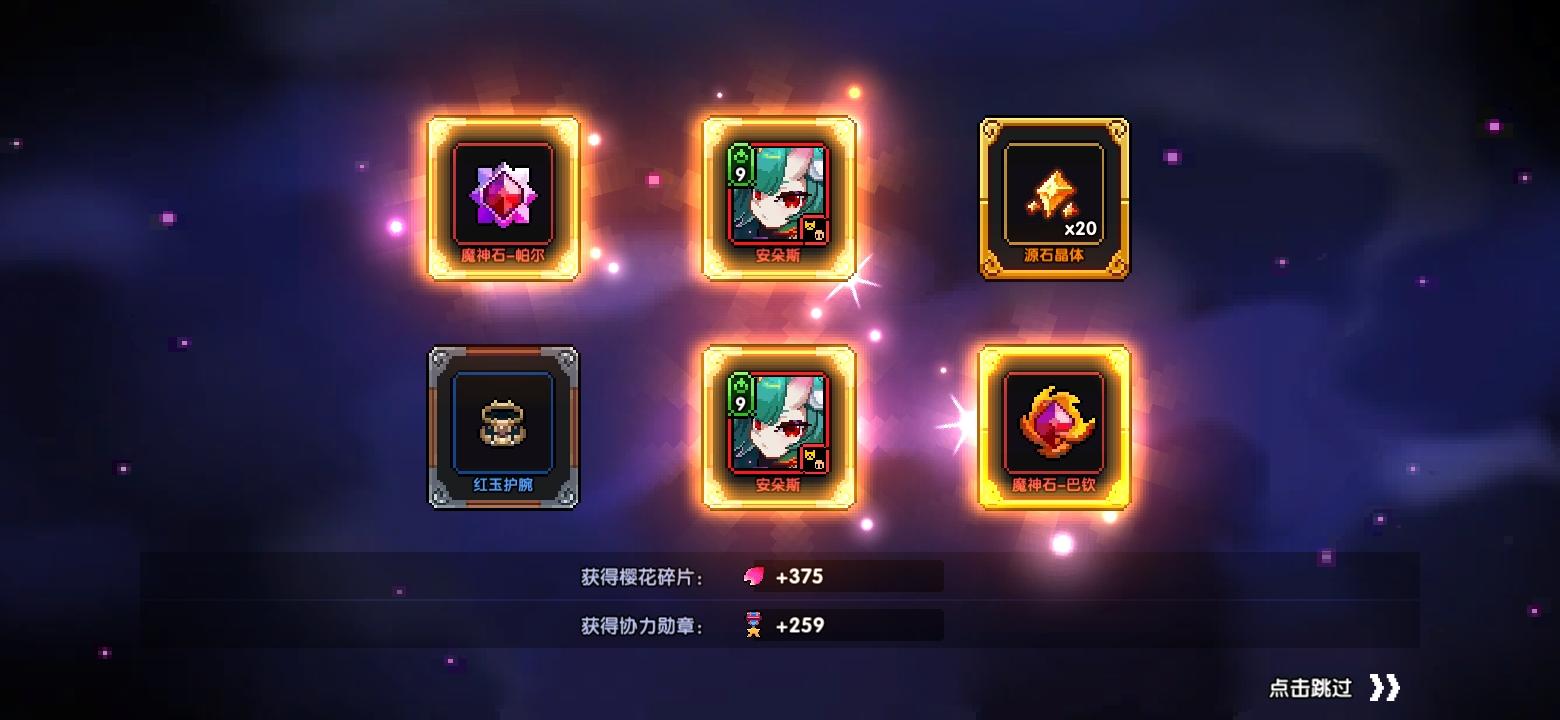Click the +259 协力勋章 progress bar
Viewport: 1560px width, 720px height.
click(840, 625)
